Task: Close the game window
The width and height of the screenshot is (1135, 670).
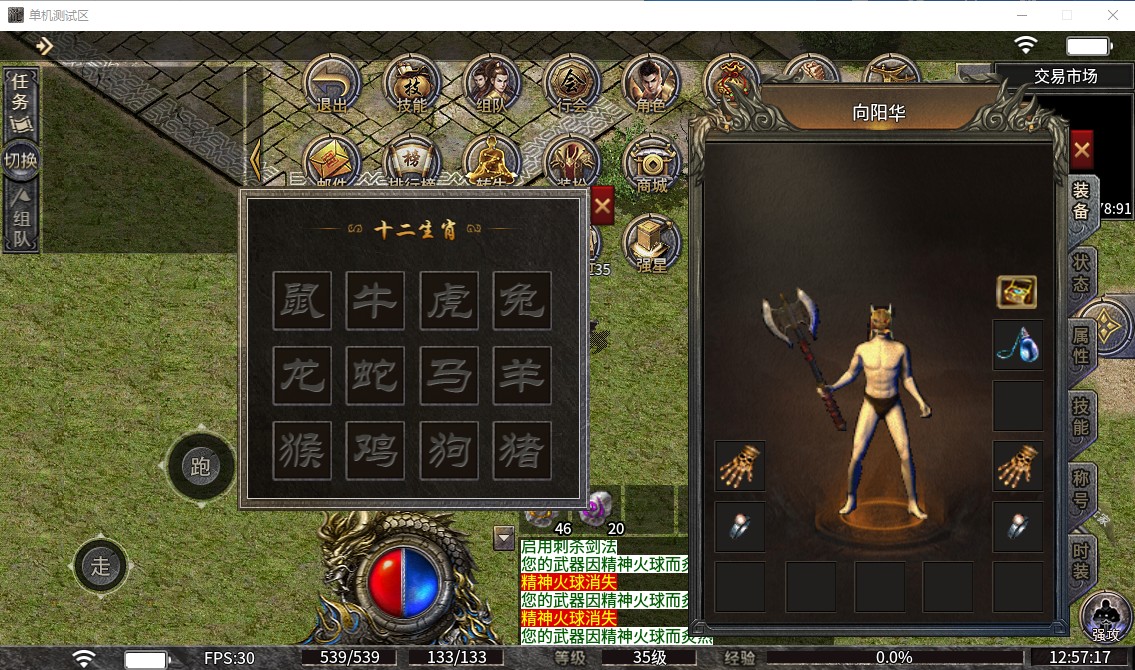Action: coord(1112,15)
